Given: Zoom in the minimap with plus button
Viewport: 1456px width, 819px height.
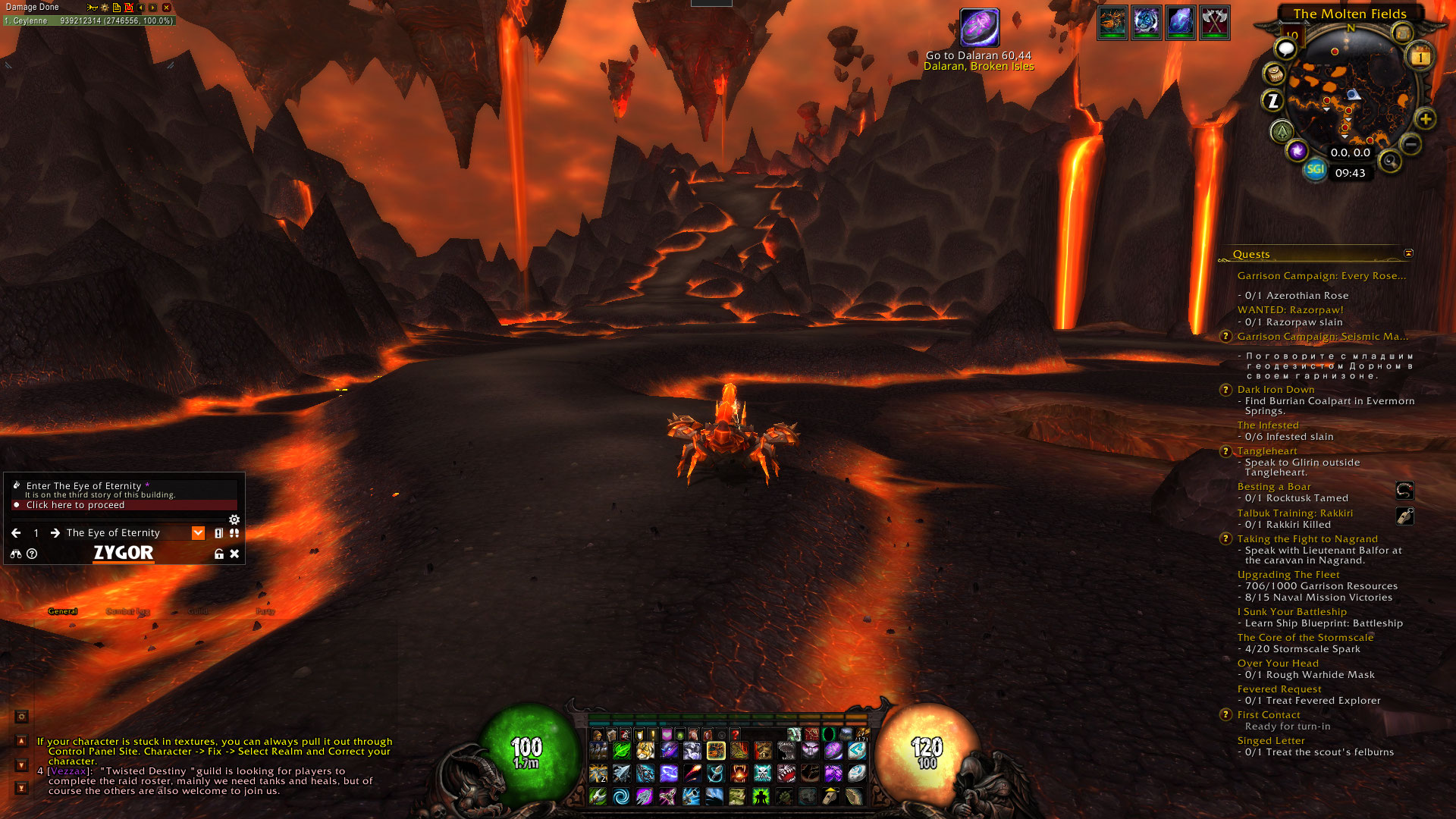Looking at the screenshot, I should click(1425, 119).
